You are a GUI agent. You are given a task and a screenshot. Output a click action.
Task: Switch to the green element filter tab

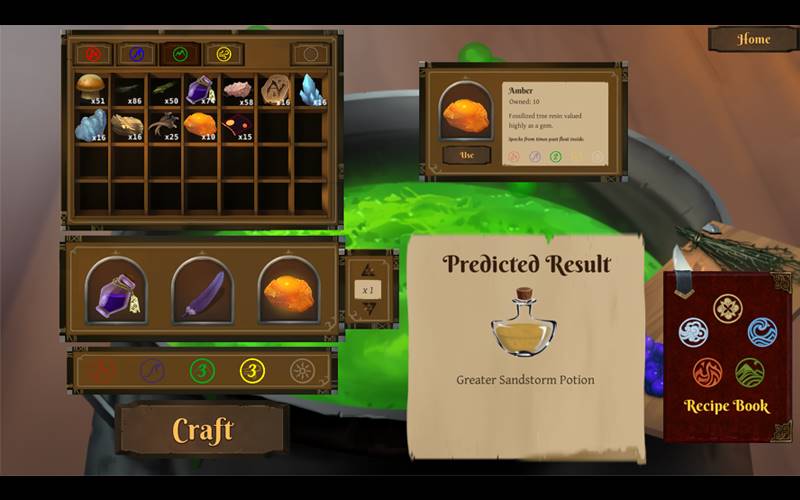(181, 54)
